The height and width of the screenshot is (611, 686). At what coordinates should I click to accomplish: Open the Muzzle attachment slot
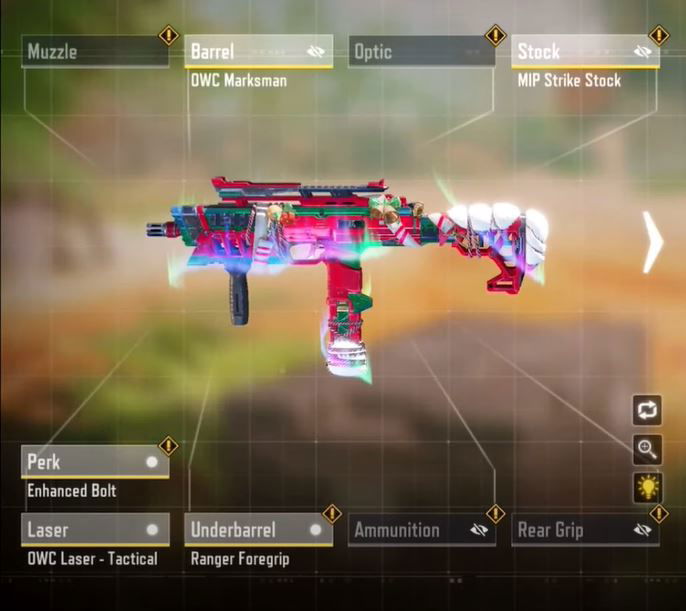[x=95, y=52]
